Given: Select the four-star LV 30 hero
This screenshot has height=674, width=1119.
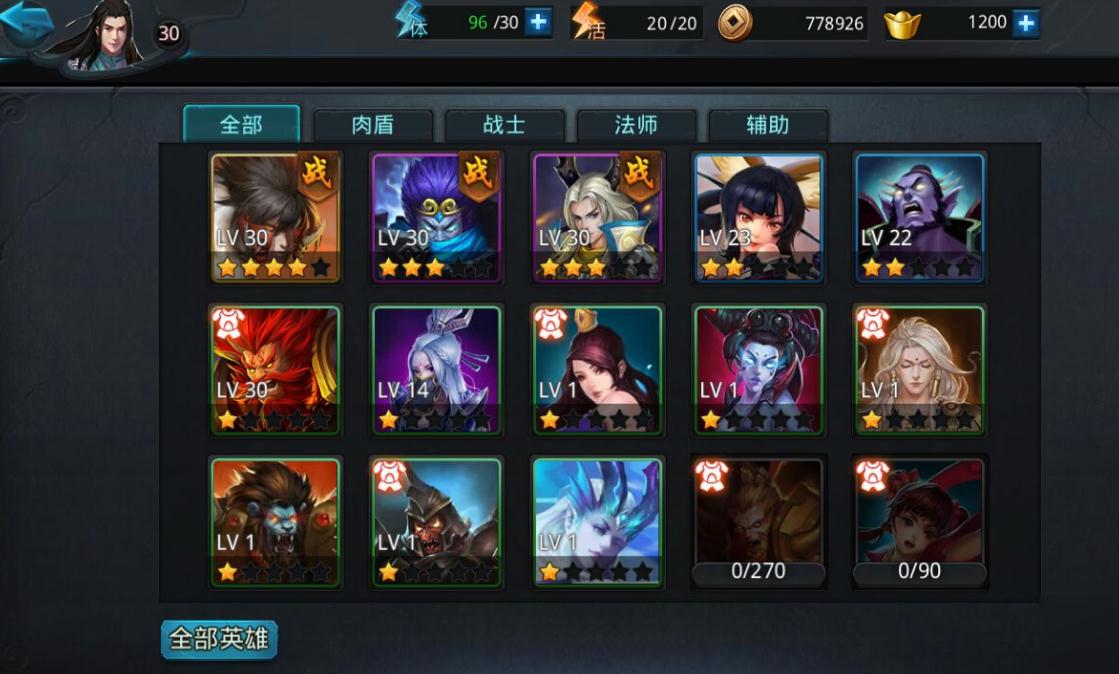Looking at the screenshot, I should 275,217.
